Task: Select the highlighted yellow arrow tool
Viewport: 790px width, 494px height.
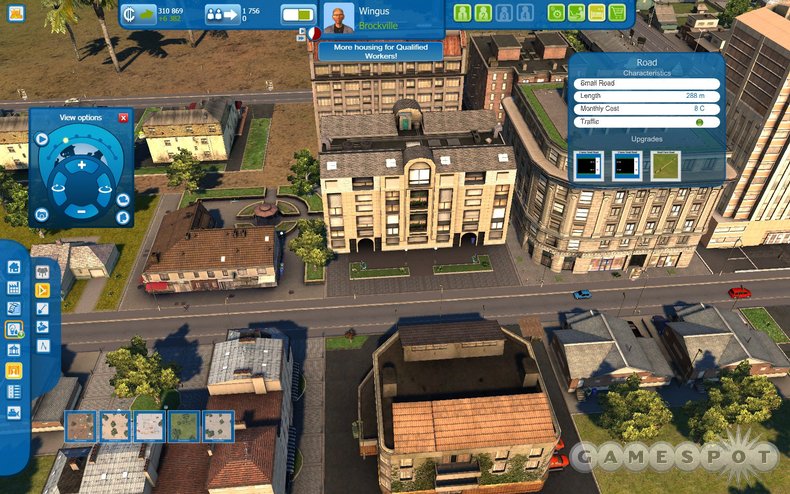Action: [x=43, y=290]
